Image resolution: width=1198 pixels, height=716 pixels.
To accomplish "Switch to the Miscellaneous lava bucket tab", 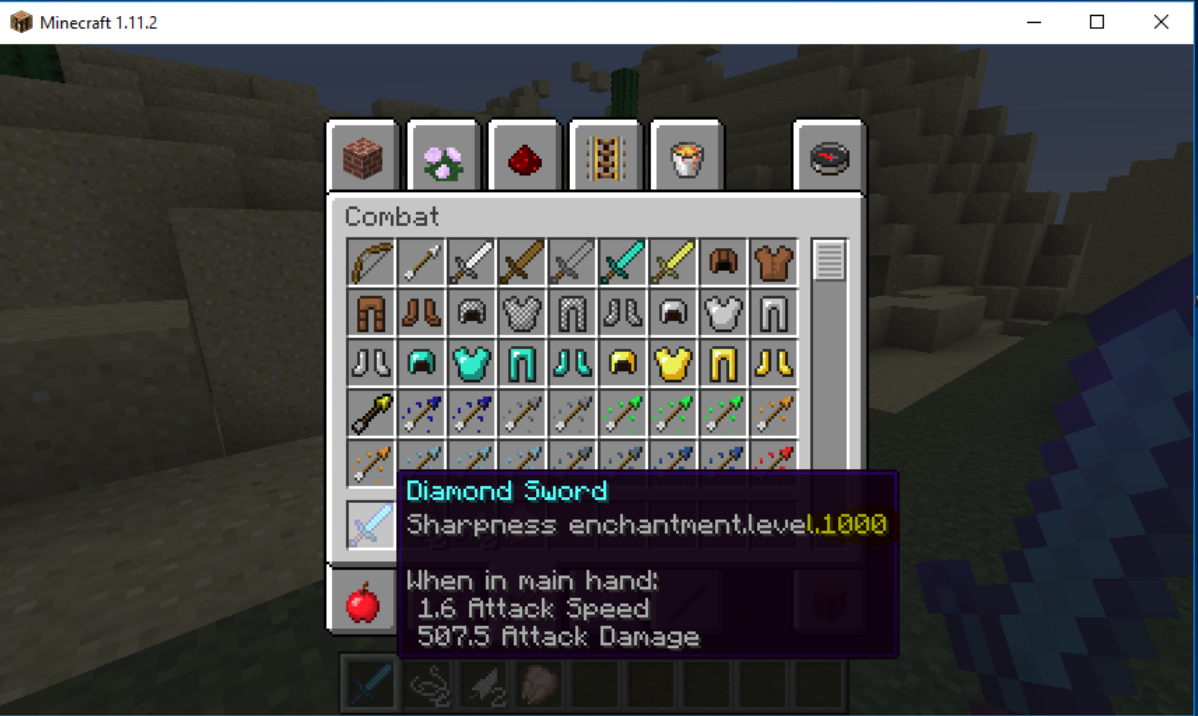I will (686, 157).
